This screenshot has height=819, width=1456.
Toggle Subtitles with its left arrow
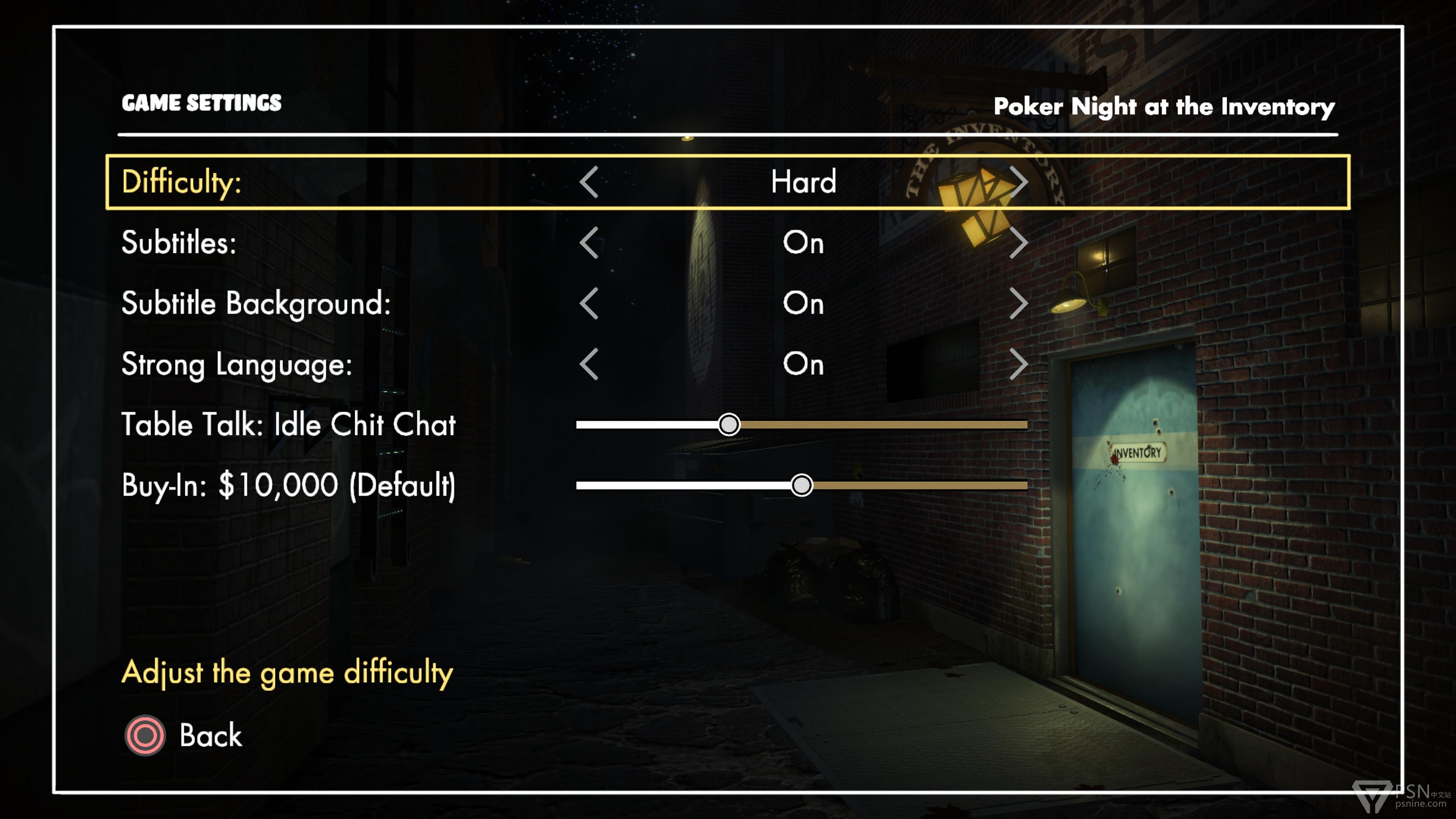pyautogui.click(x=589, y=243)
